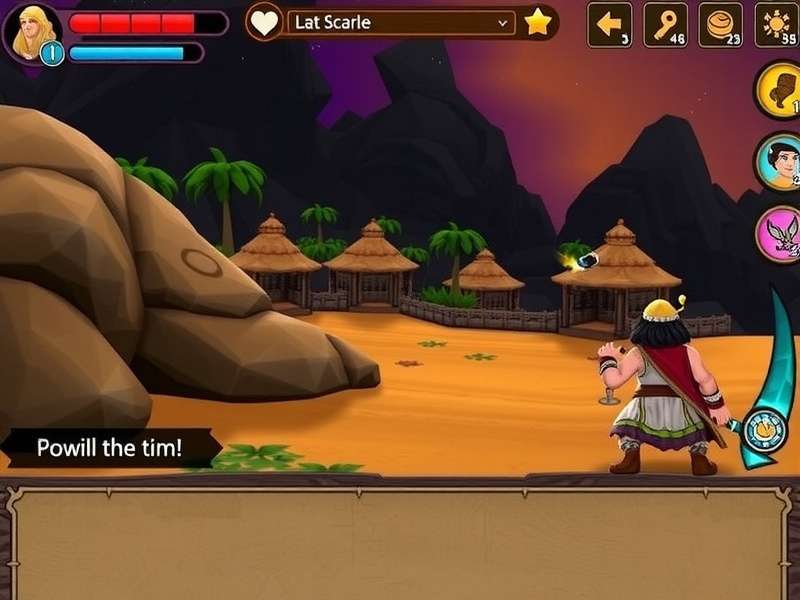The height and width of the screenshot is (600, 800).
Task: Click the orange back arrow button
Action: point(609,24)
